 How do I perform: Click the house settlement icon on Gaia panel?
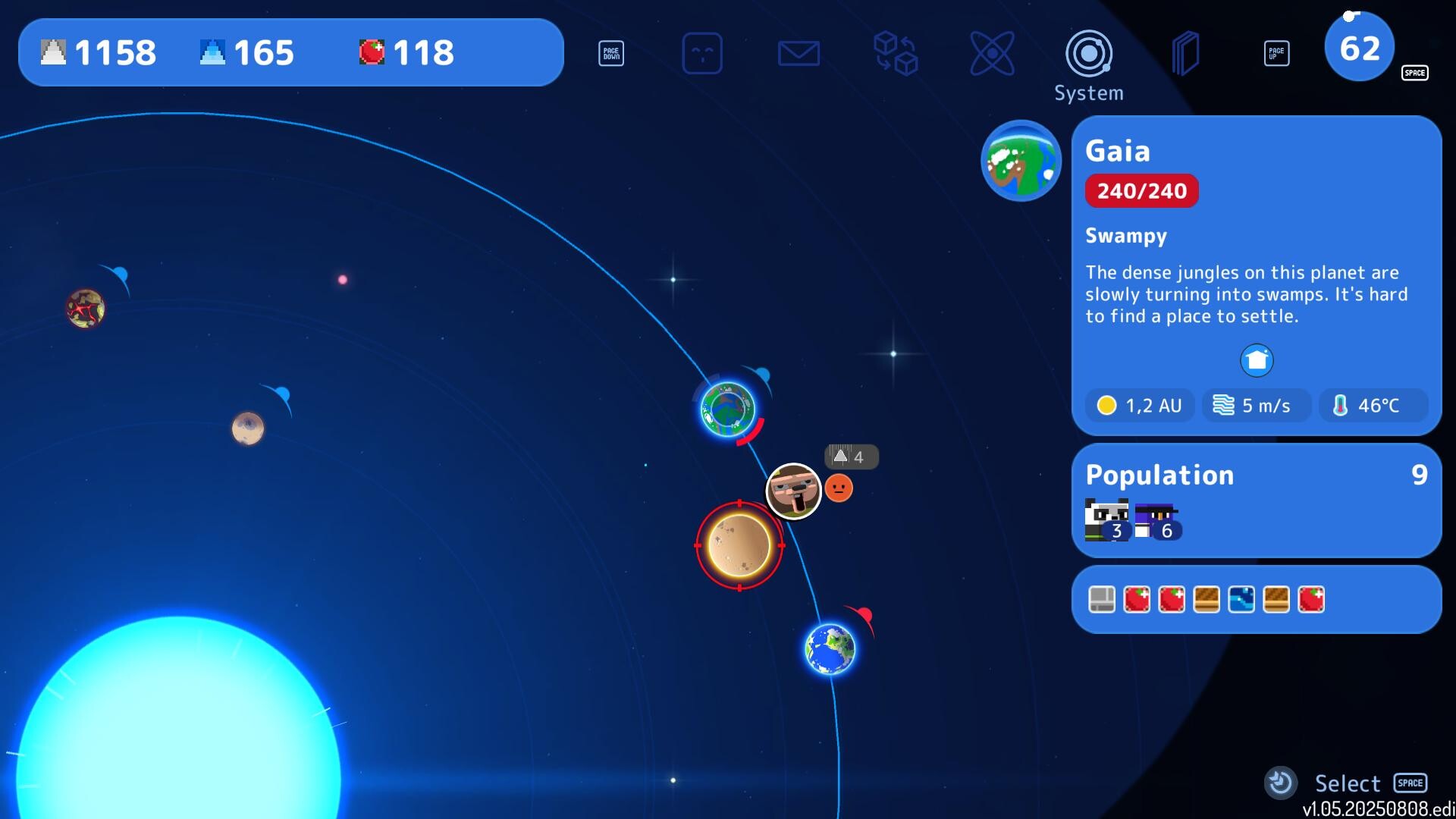point(1257,360)
